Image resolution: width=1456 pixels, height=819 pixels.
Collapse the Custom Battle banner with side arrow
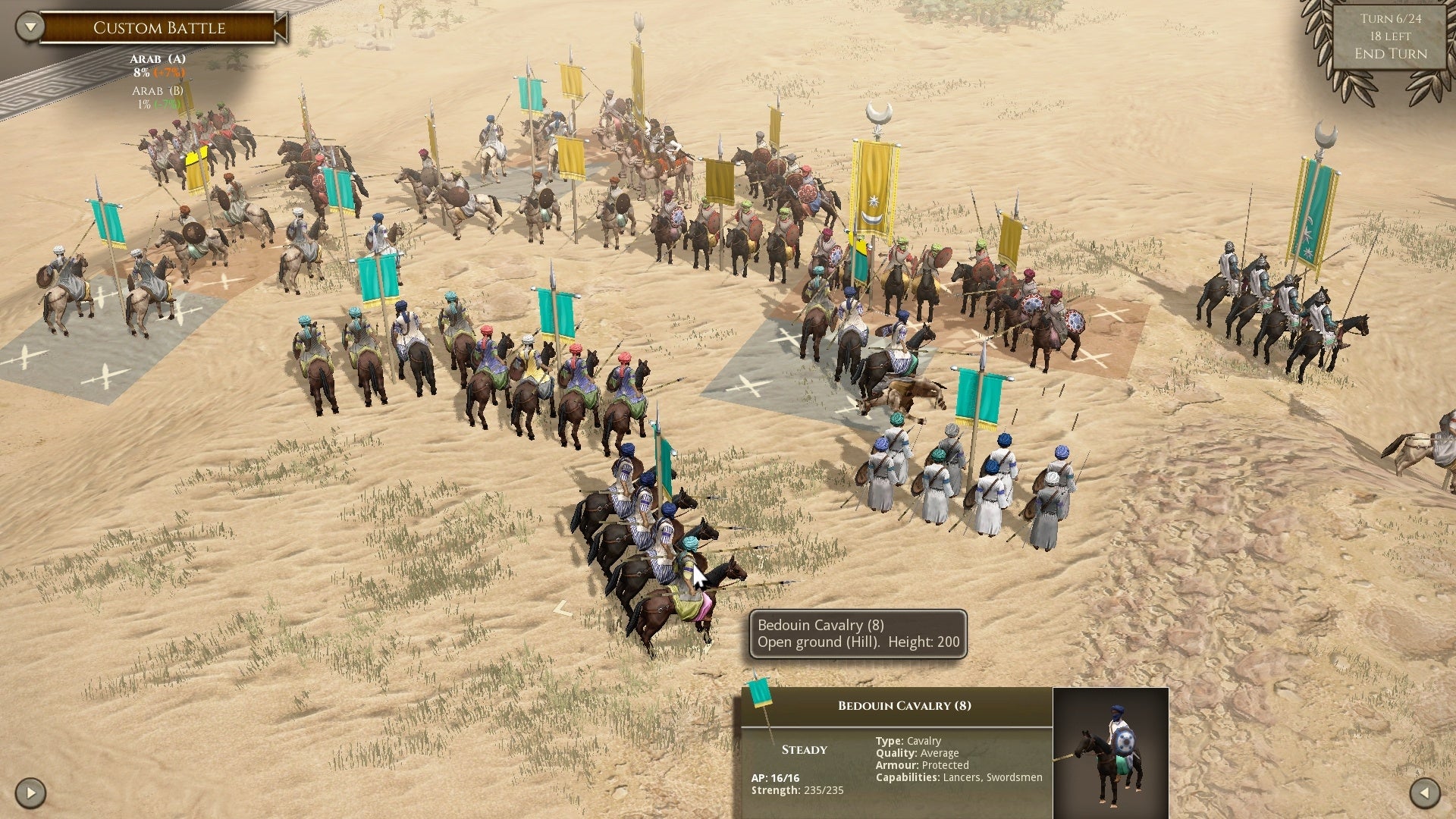[281, 27]
